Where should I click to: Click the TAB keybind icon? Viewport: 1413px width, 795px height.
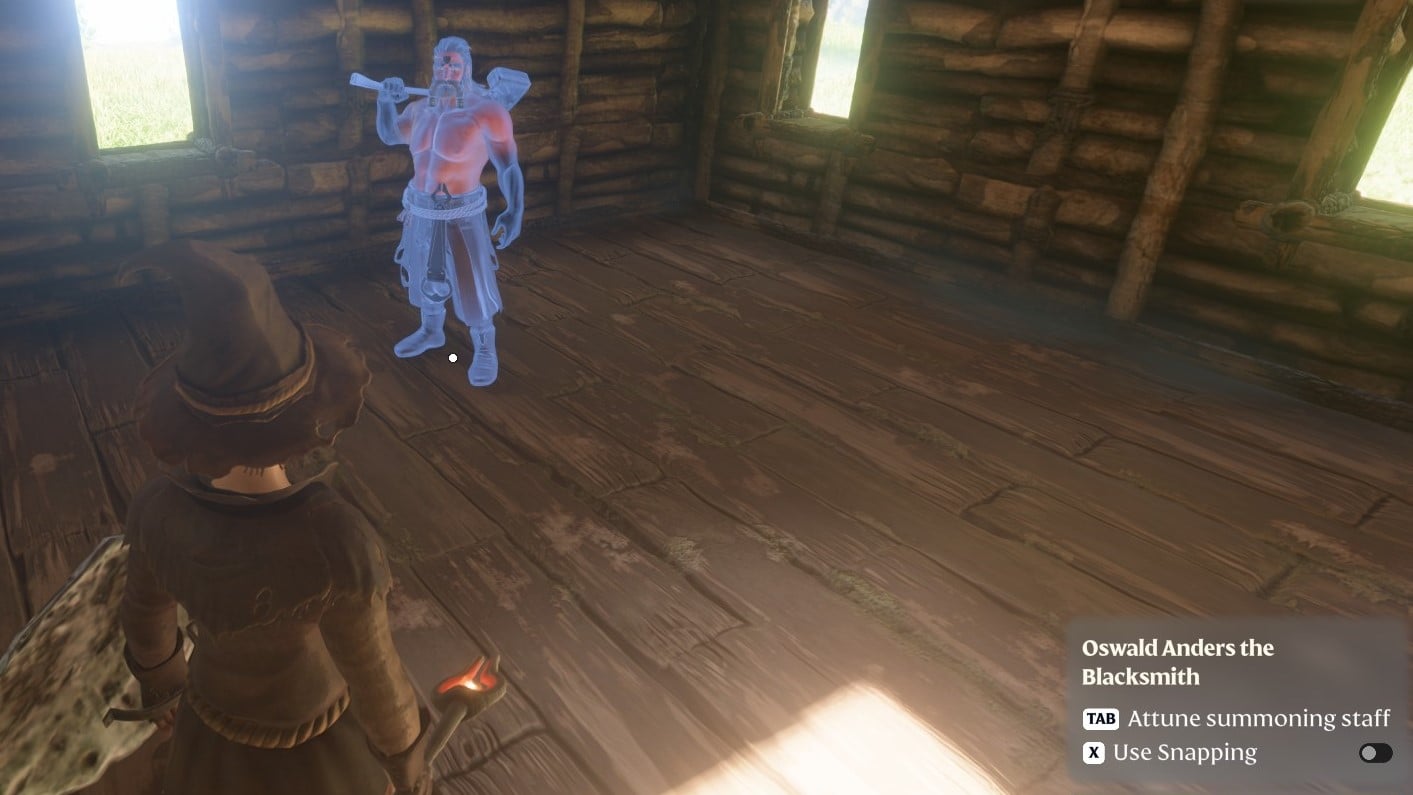[x=1101, y=718]
